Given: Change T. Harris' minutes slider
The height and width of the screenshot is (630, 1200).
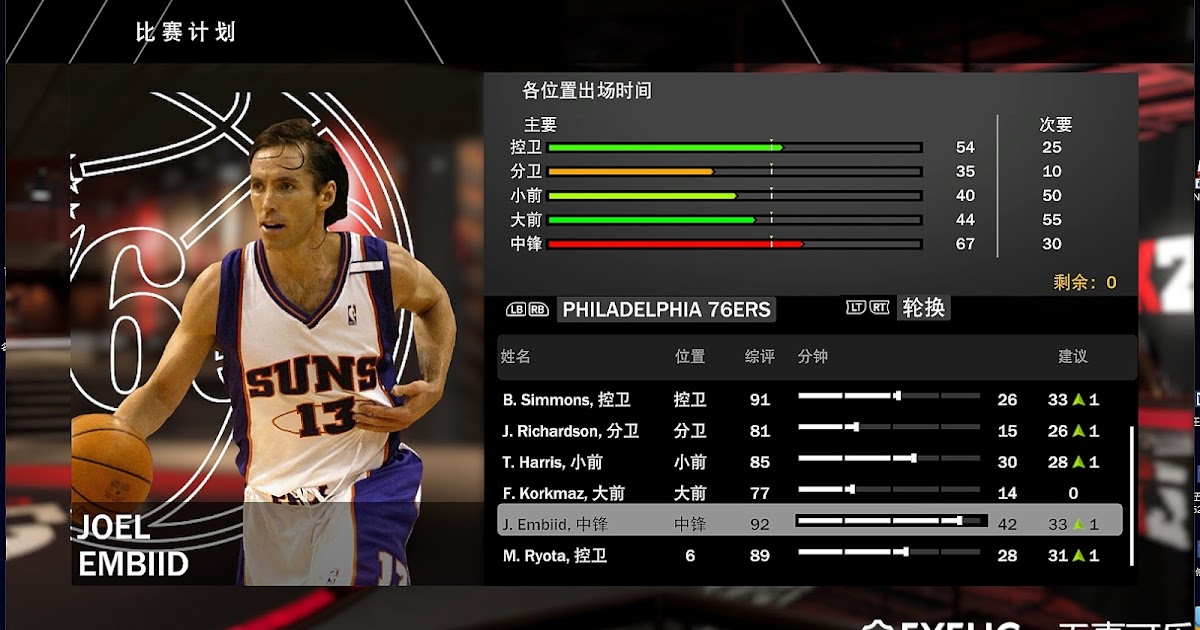Looking at the screenshot, I should click(888, 458).
